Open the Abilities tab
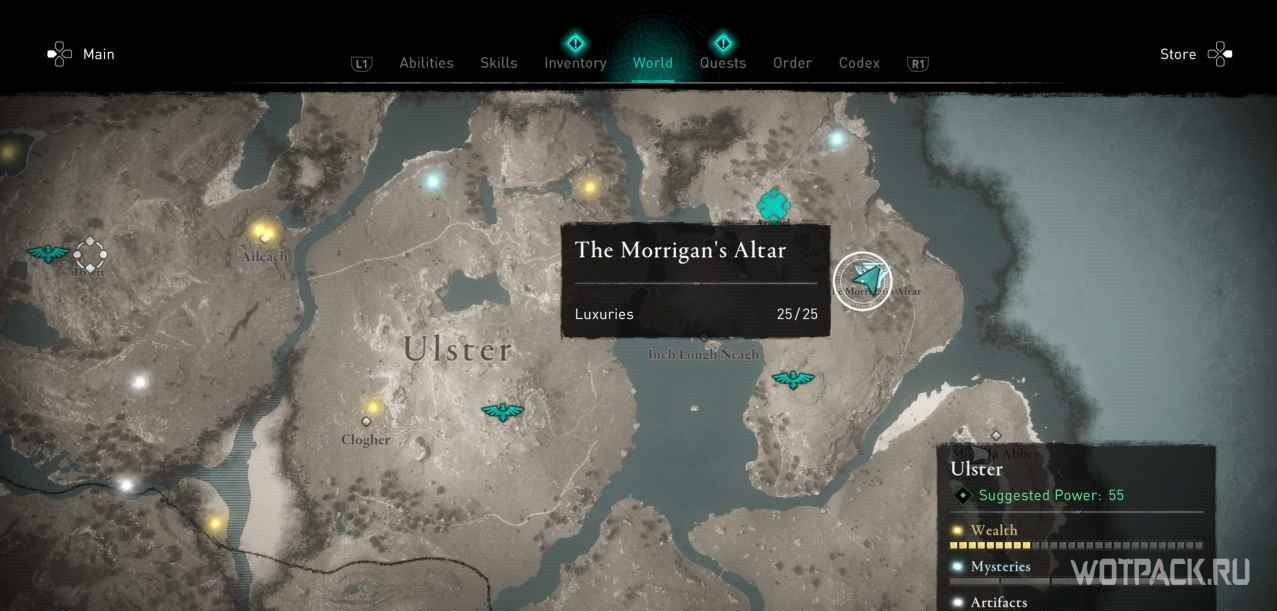1277x611 pixels. click(426, 63)
